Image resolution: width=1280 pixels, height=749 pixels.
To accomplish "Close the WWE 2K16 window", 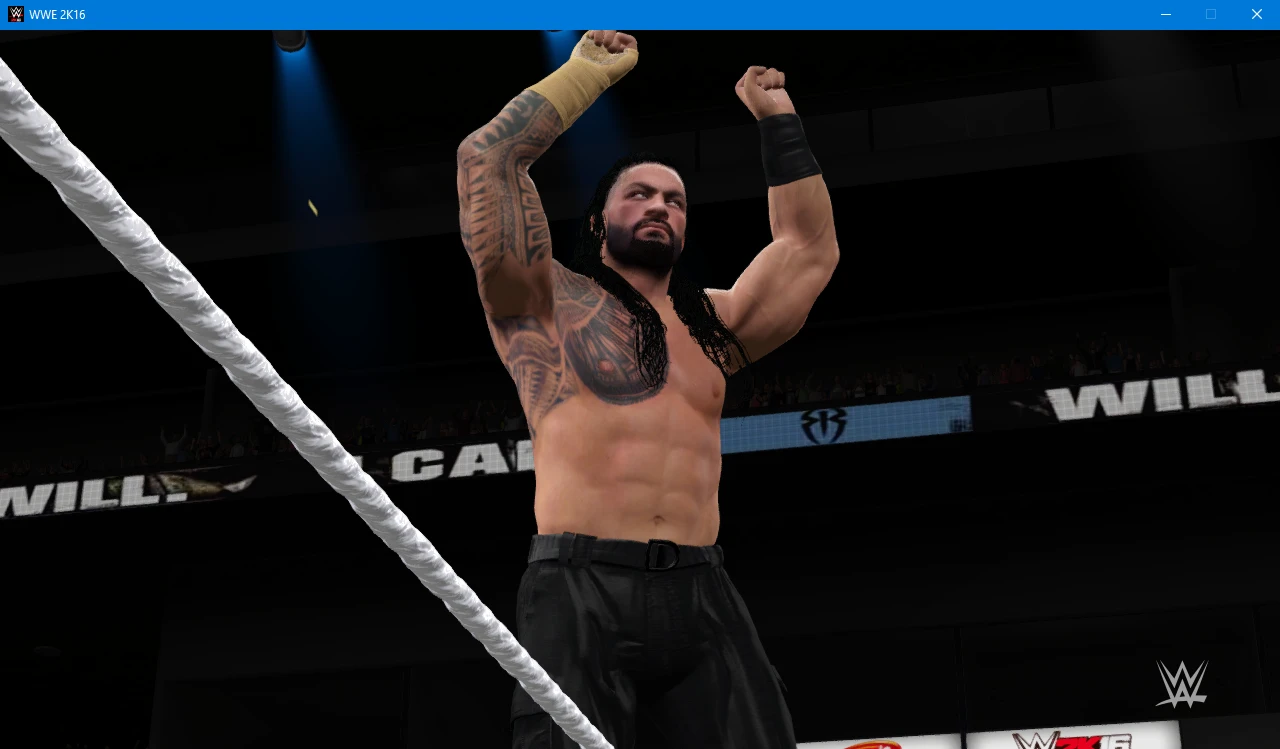I will (1257, 14).
